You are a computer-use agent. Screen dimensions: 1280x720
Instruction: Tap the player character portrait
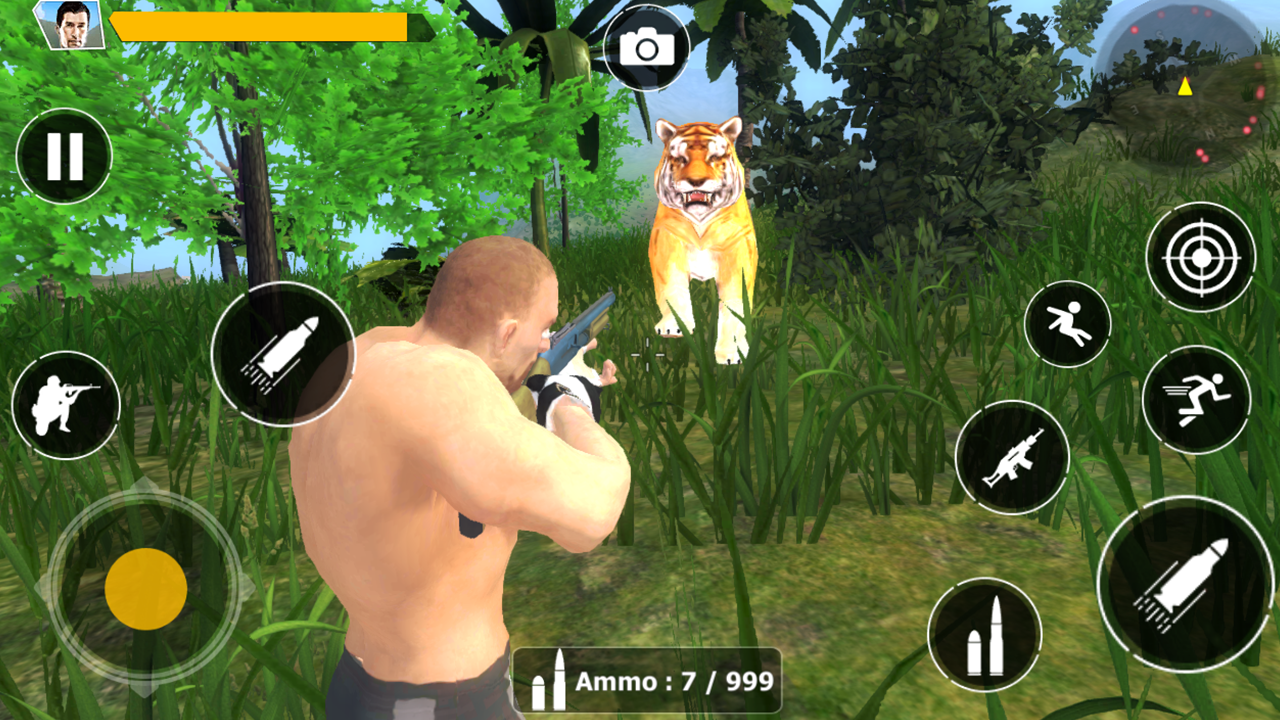tap(68, 27)
